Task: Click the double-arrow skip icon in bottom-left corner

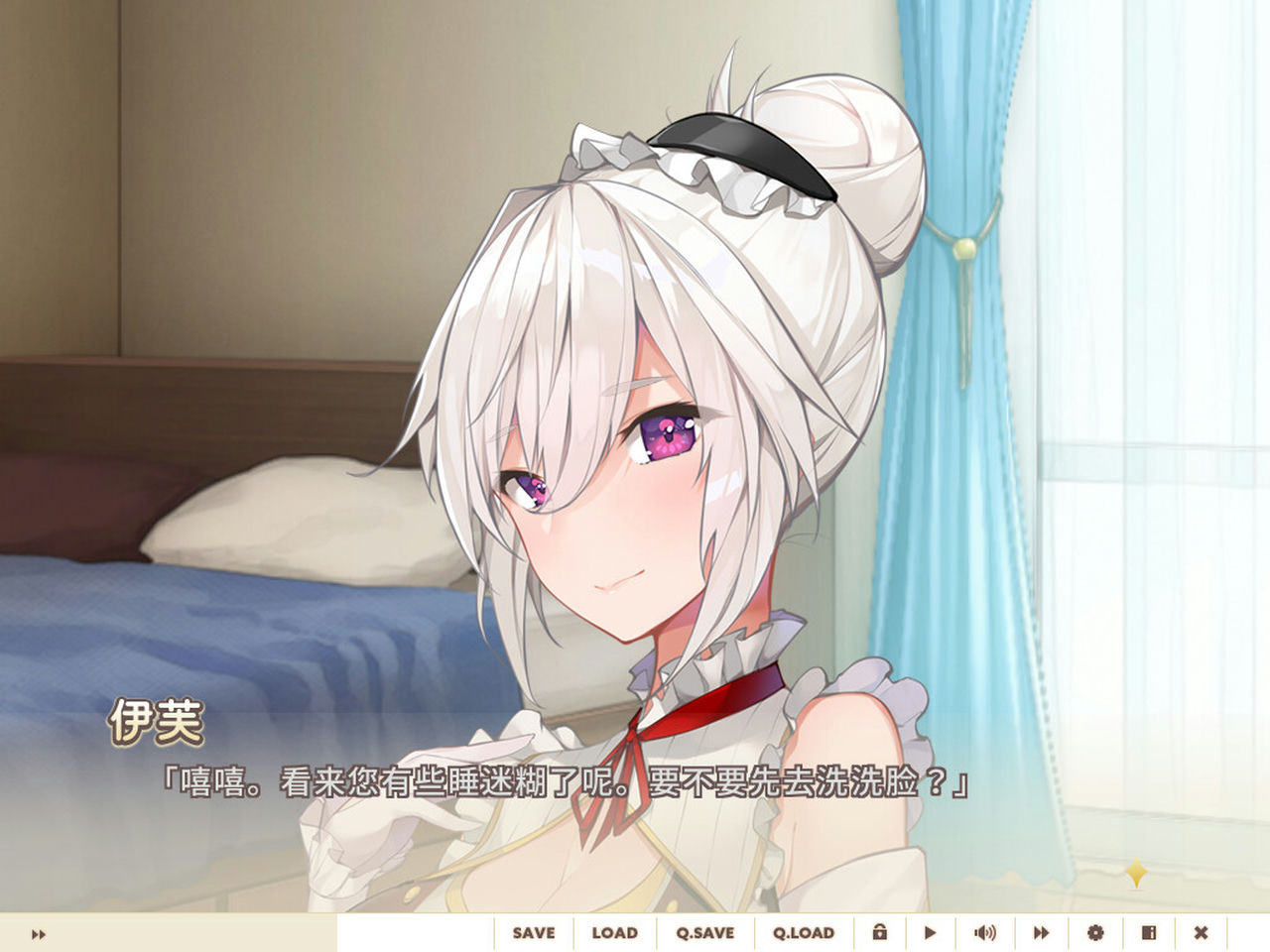Action: pos(38,933)
